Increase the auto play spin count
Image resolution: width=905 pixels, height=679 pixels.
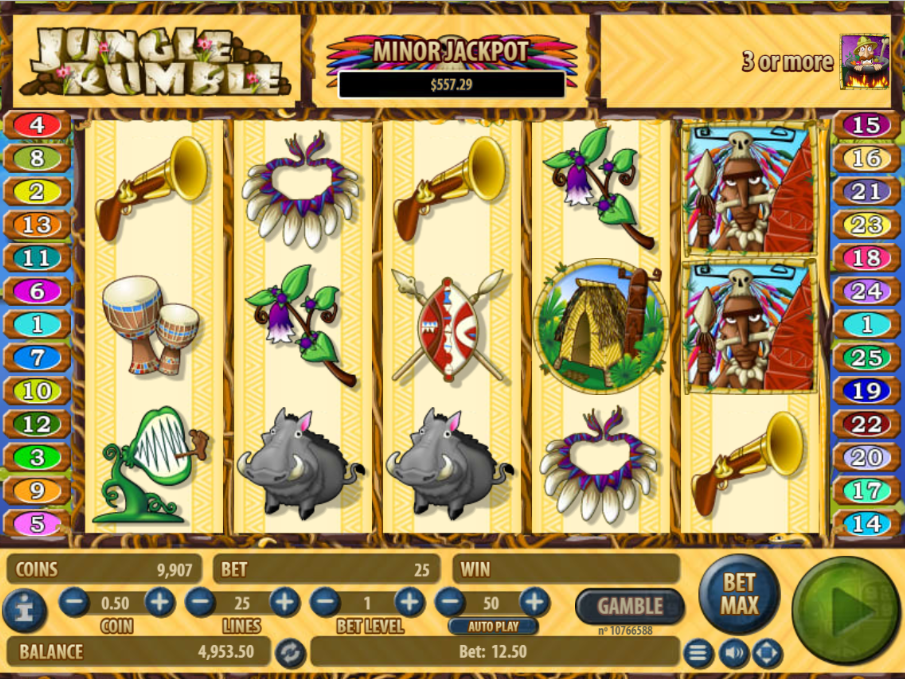(535, 602)
